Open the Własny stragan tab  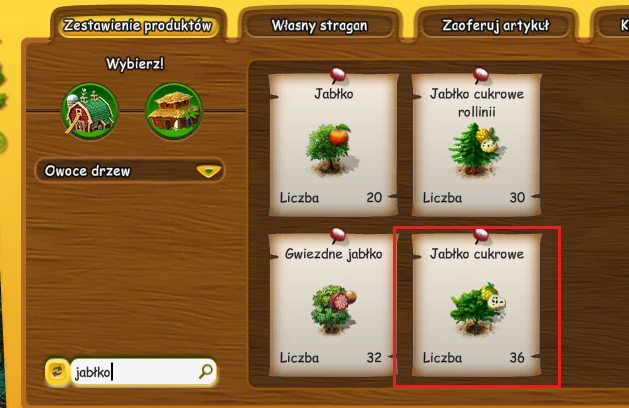pos(319,26)
